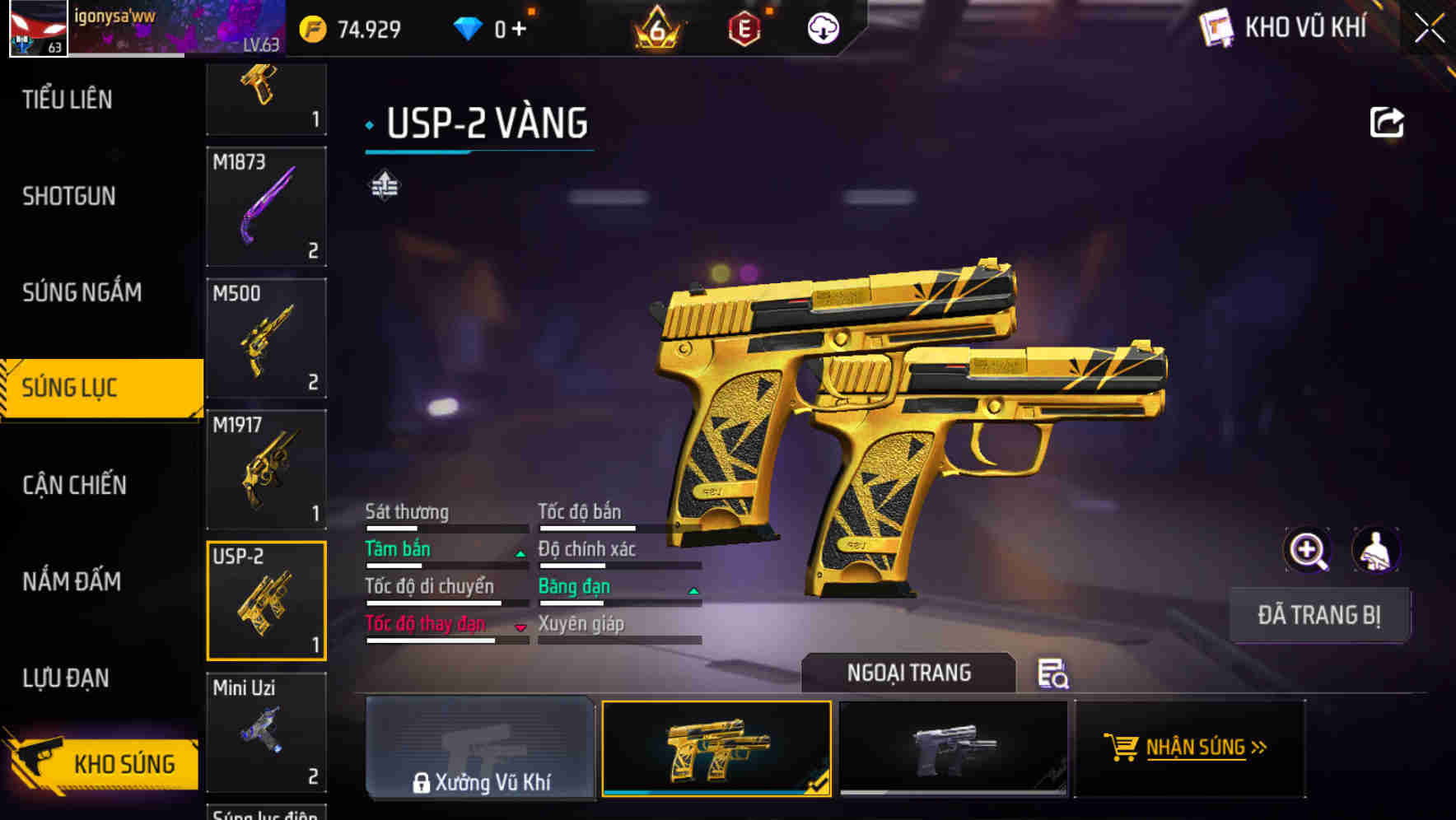Screen dimensions: 1456x820
Task: Select the Mini Uzi weapon thumbnail
Action: (266, 732)
